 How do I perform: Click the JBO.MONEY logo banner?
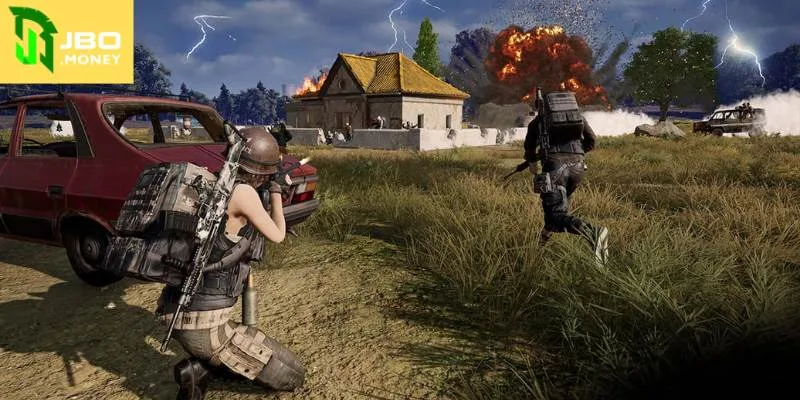[66, 41]
